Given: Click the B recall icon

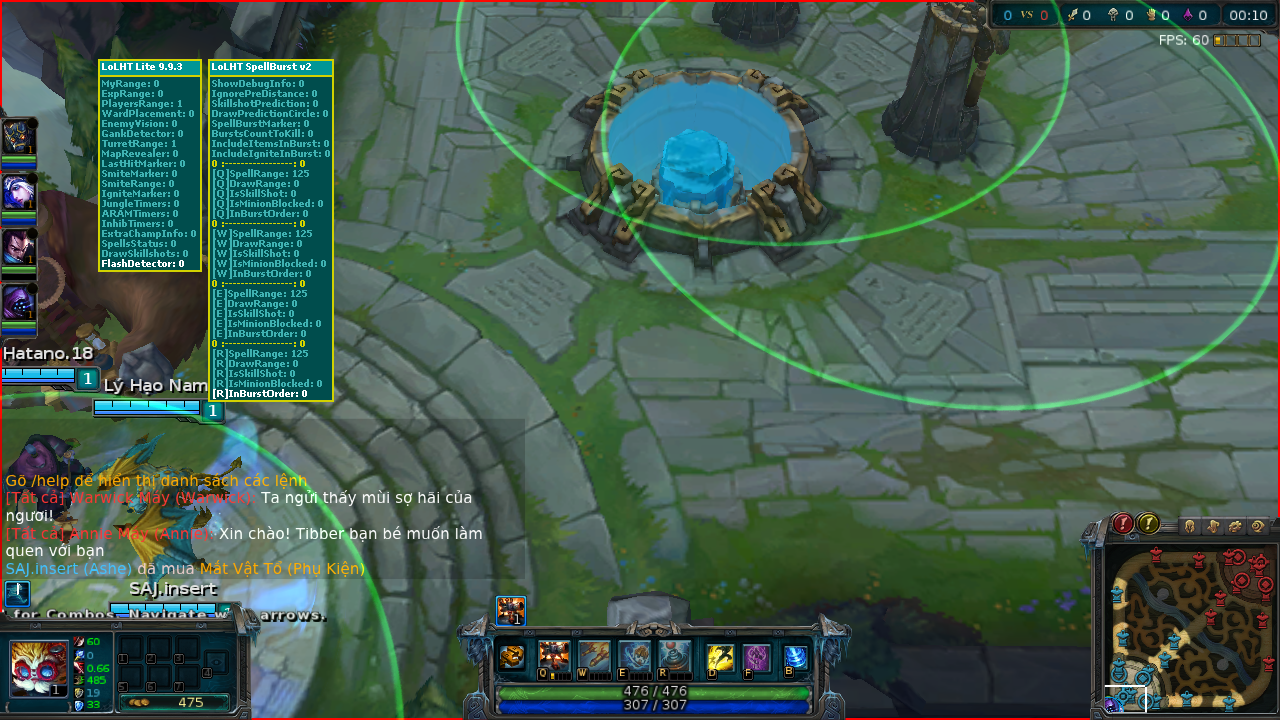Looking at the screenshot, I should tap(797, 657).
